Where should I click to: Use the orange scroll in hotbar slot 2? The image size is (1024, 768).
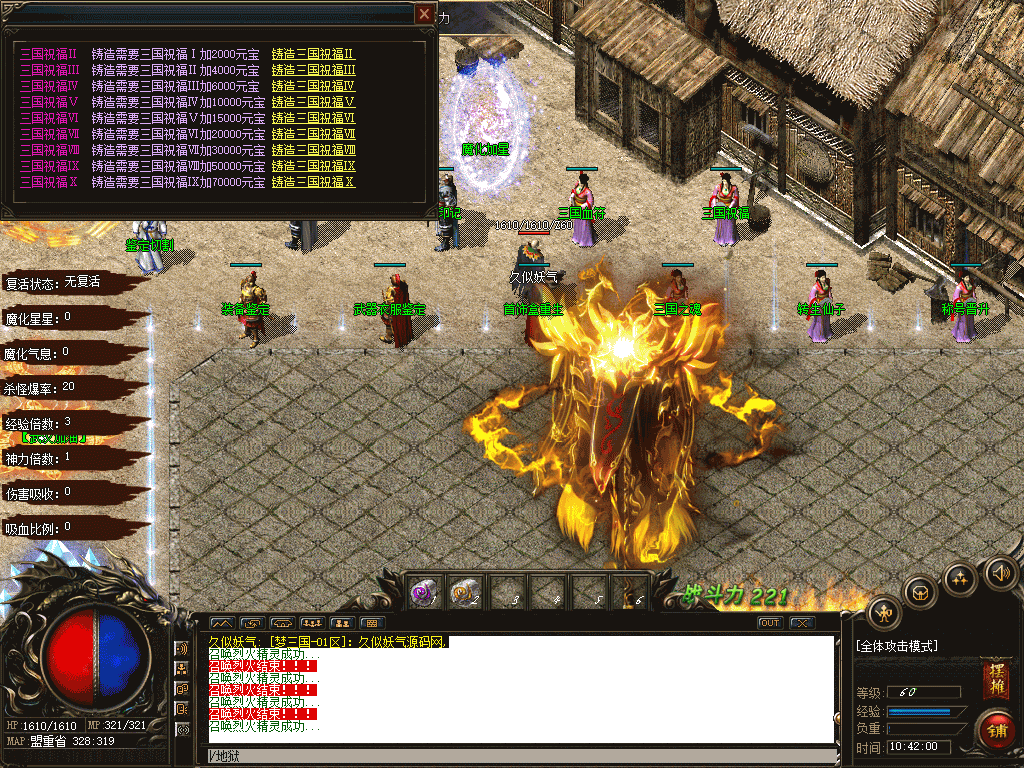click(x=464, y=592)
